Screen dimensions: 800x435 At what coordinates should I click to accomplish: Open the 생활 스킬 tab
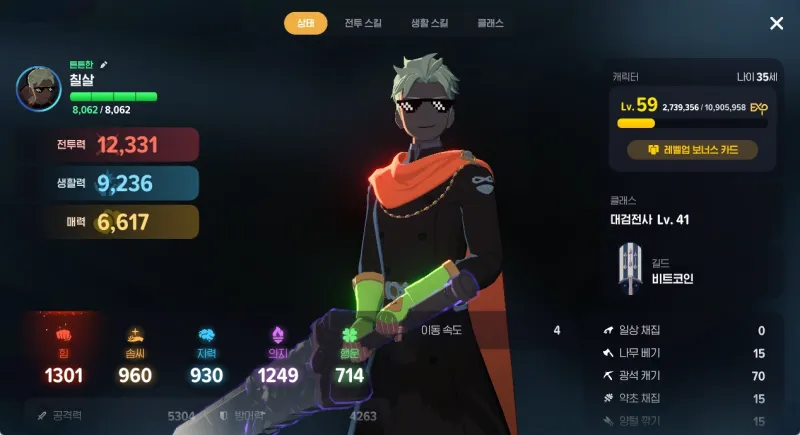point(429,23)
